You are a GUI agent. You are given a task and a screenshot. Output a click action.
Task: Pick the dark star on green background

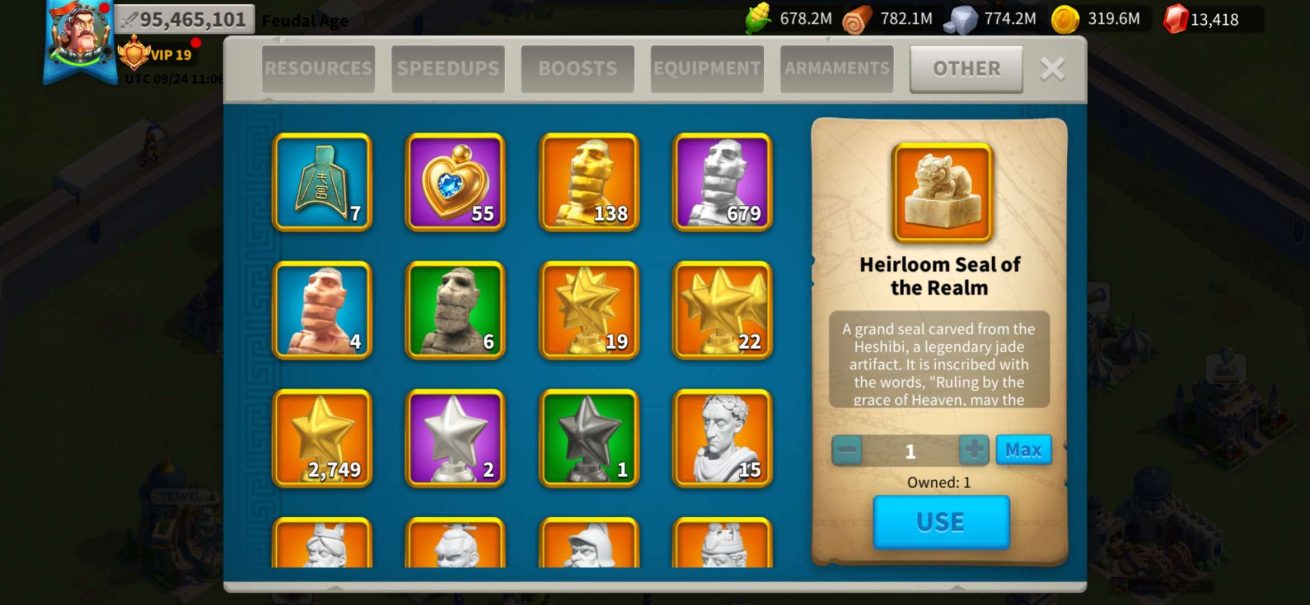click(x=589, y=438)
